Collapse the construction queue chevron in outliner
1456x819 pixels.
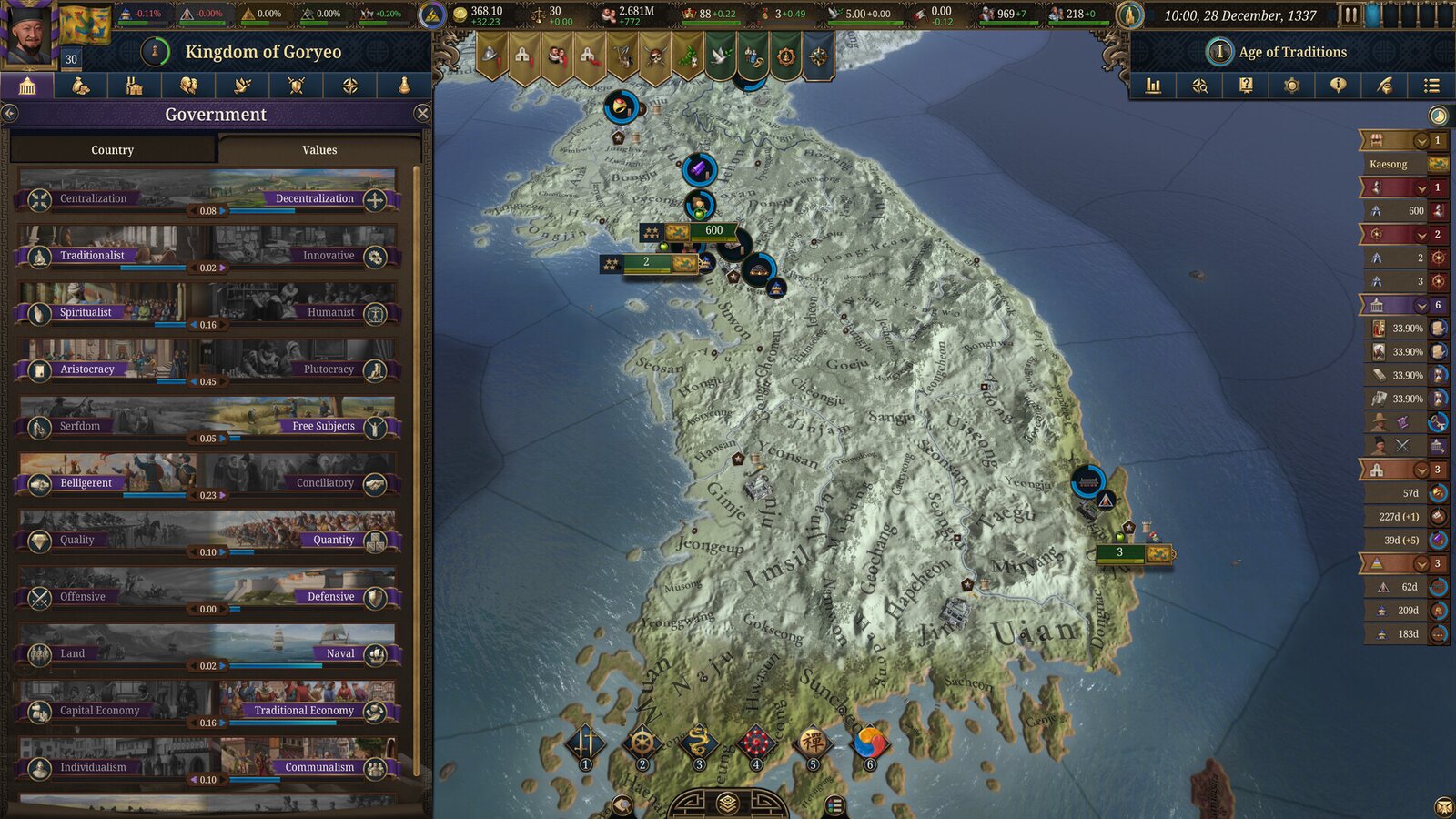point(1421,470)
